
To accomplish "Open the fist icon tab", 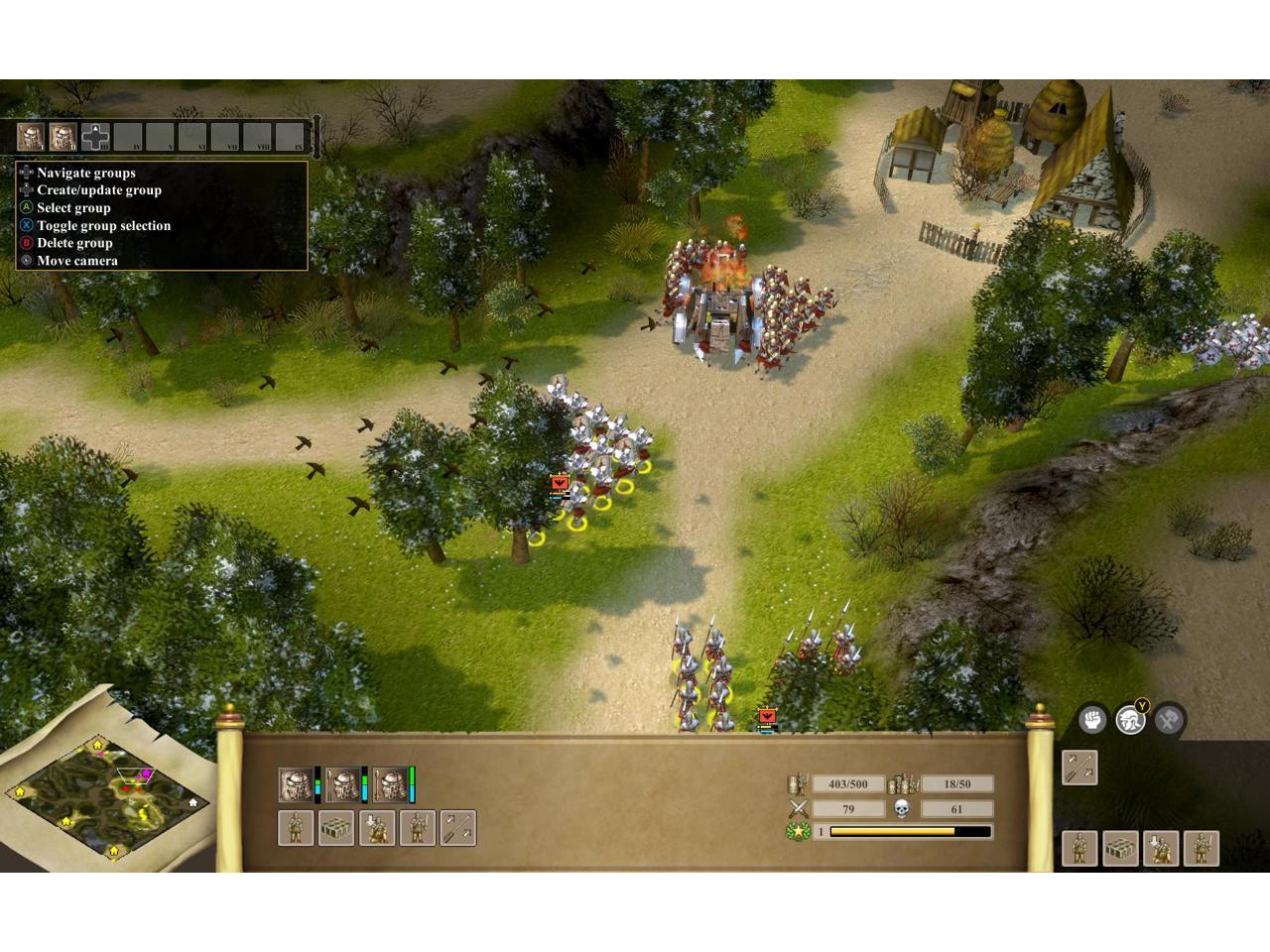I will [x=1092, y=720].
